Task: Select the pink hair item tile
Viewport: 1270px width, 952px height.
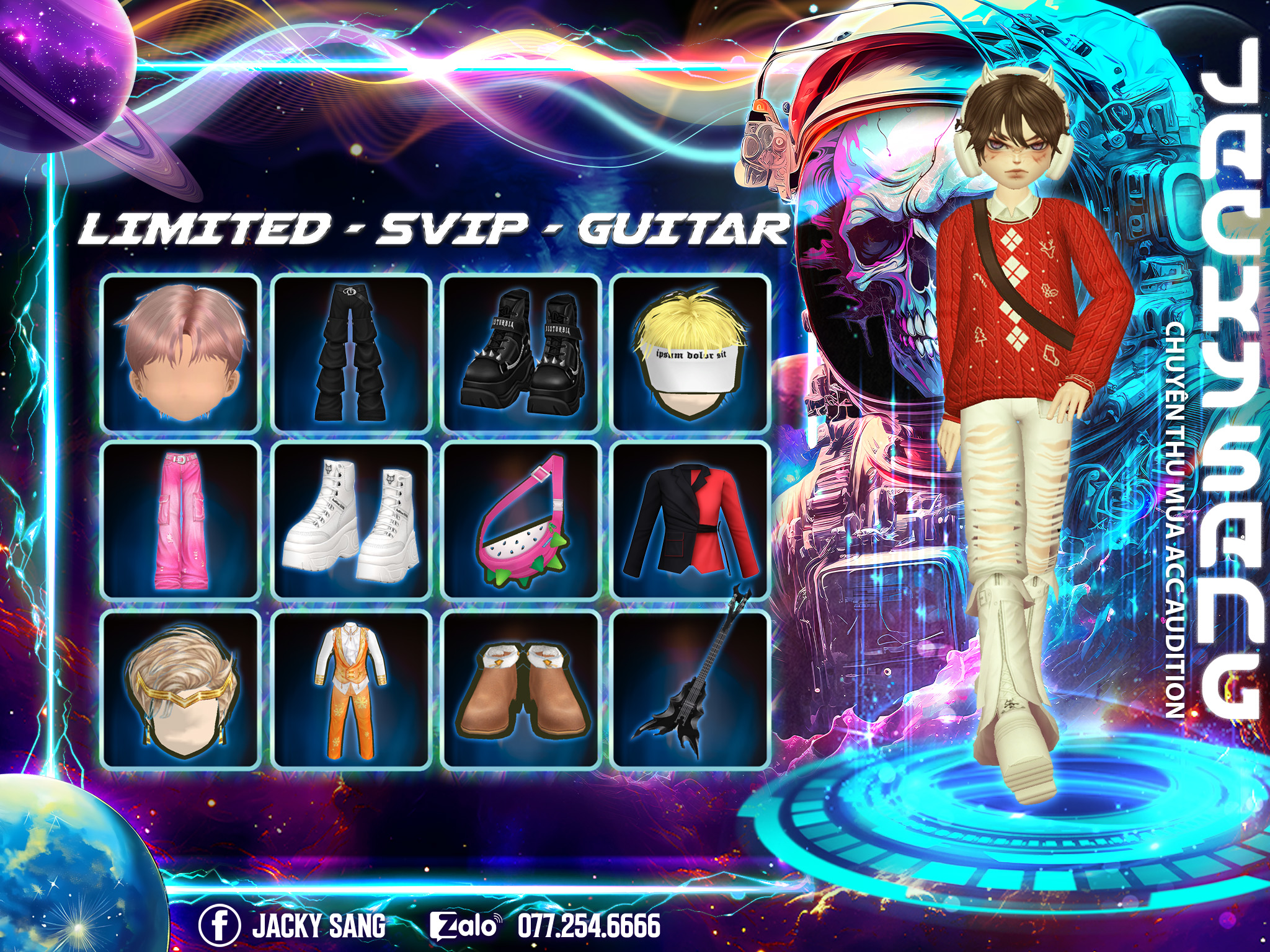Action: [180, 353]
